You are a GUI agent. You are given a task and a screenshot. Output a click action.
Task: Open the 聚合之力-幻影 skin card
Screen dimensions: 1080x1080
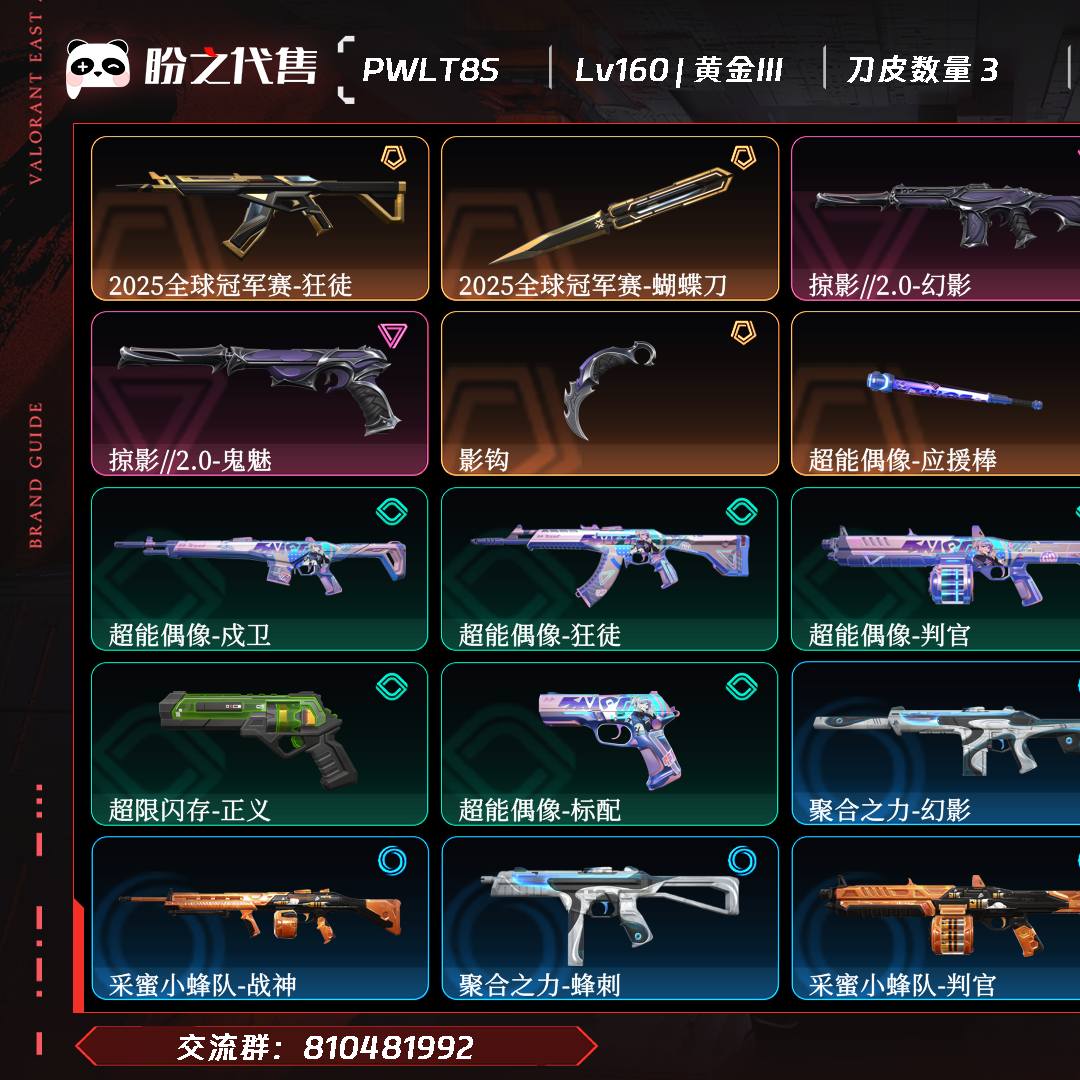click(935, 743)
